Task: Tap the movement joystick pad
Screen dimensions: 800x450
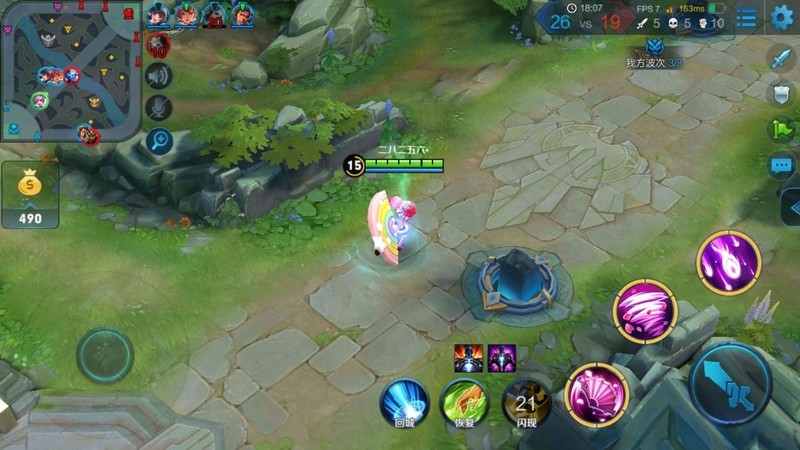Action: pos(105,352)
